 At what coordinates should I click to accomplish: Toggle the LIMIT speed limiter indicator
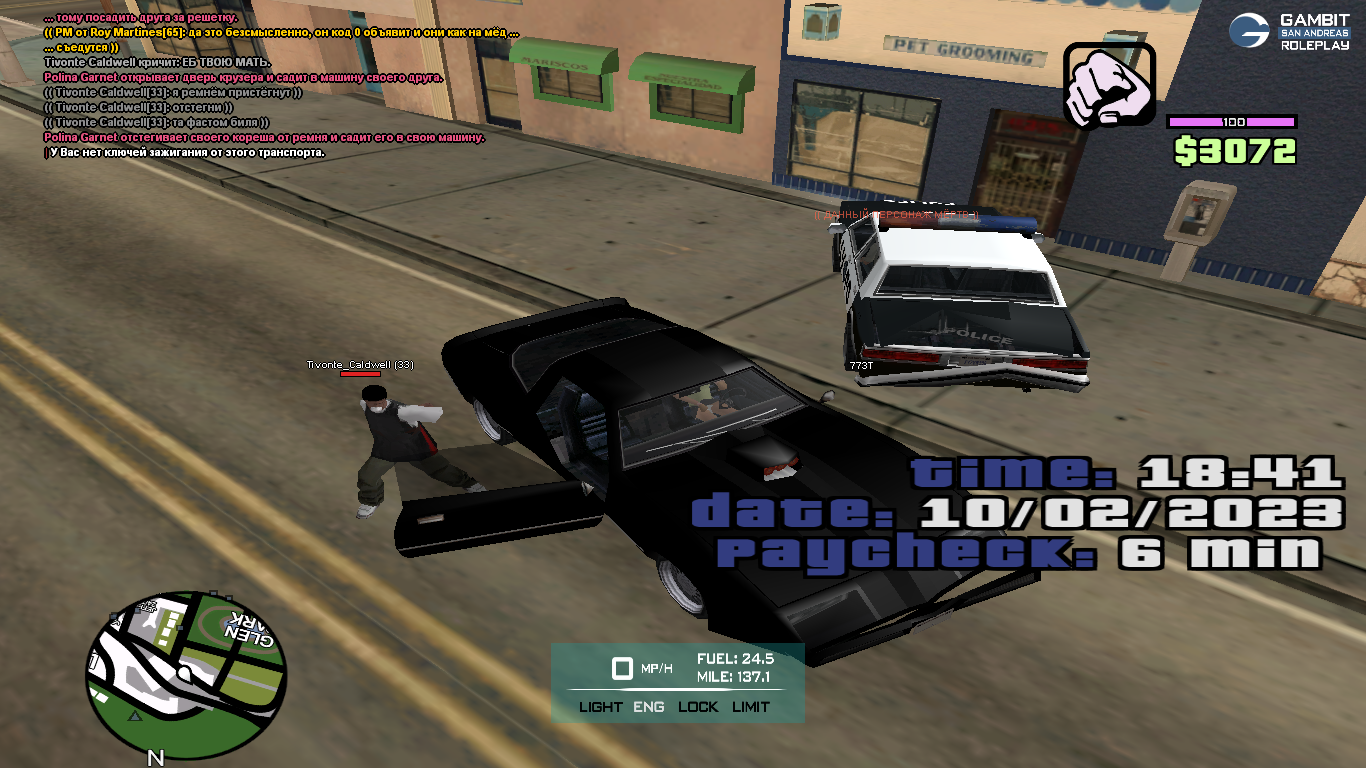[x=750, y=706]
